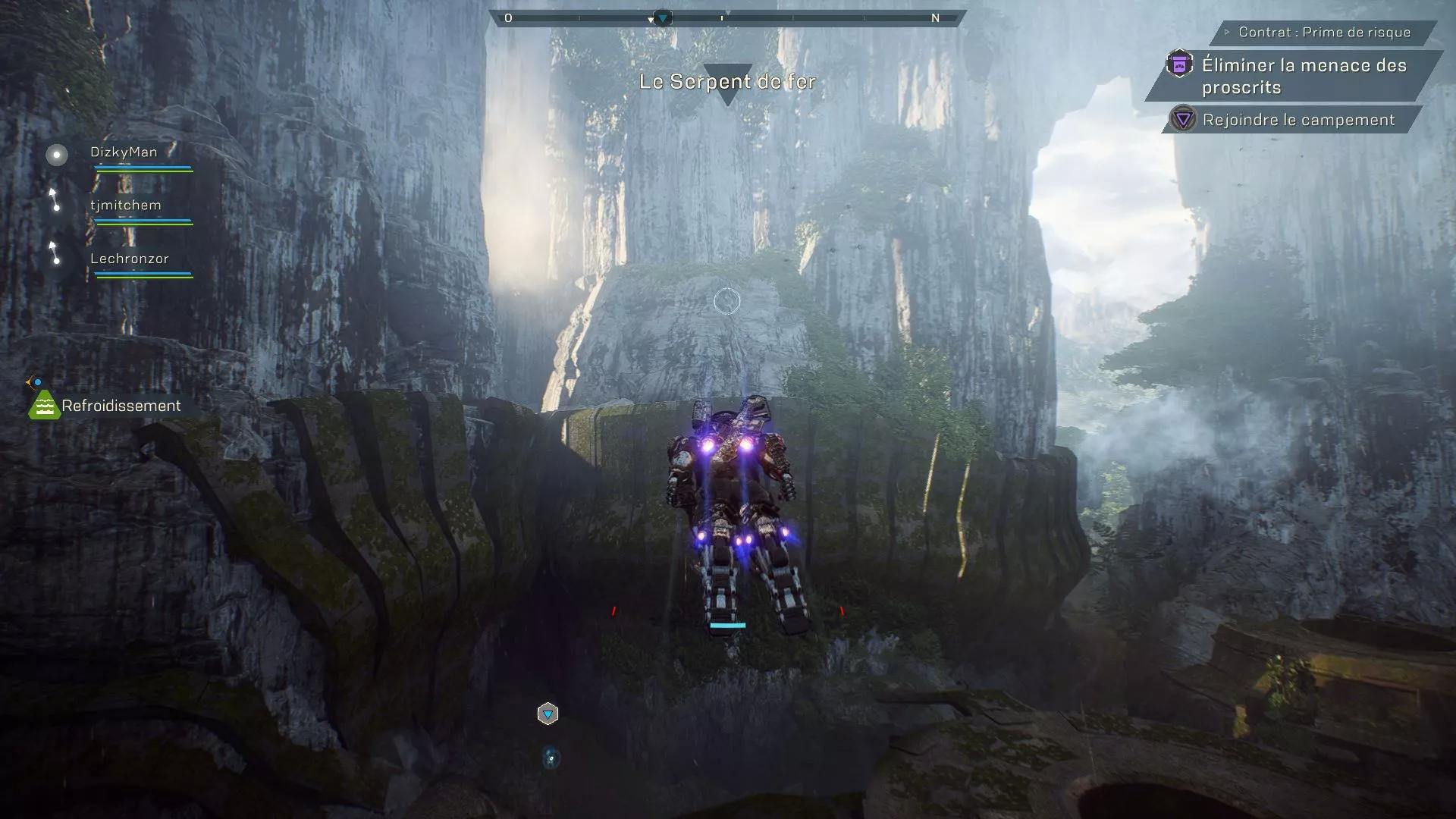Click the Refroidissement cooldown icon
This screenshot has width=1456, height=819.
click(x=43, y=406)
